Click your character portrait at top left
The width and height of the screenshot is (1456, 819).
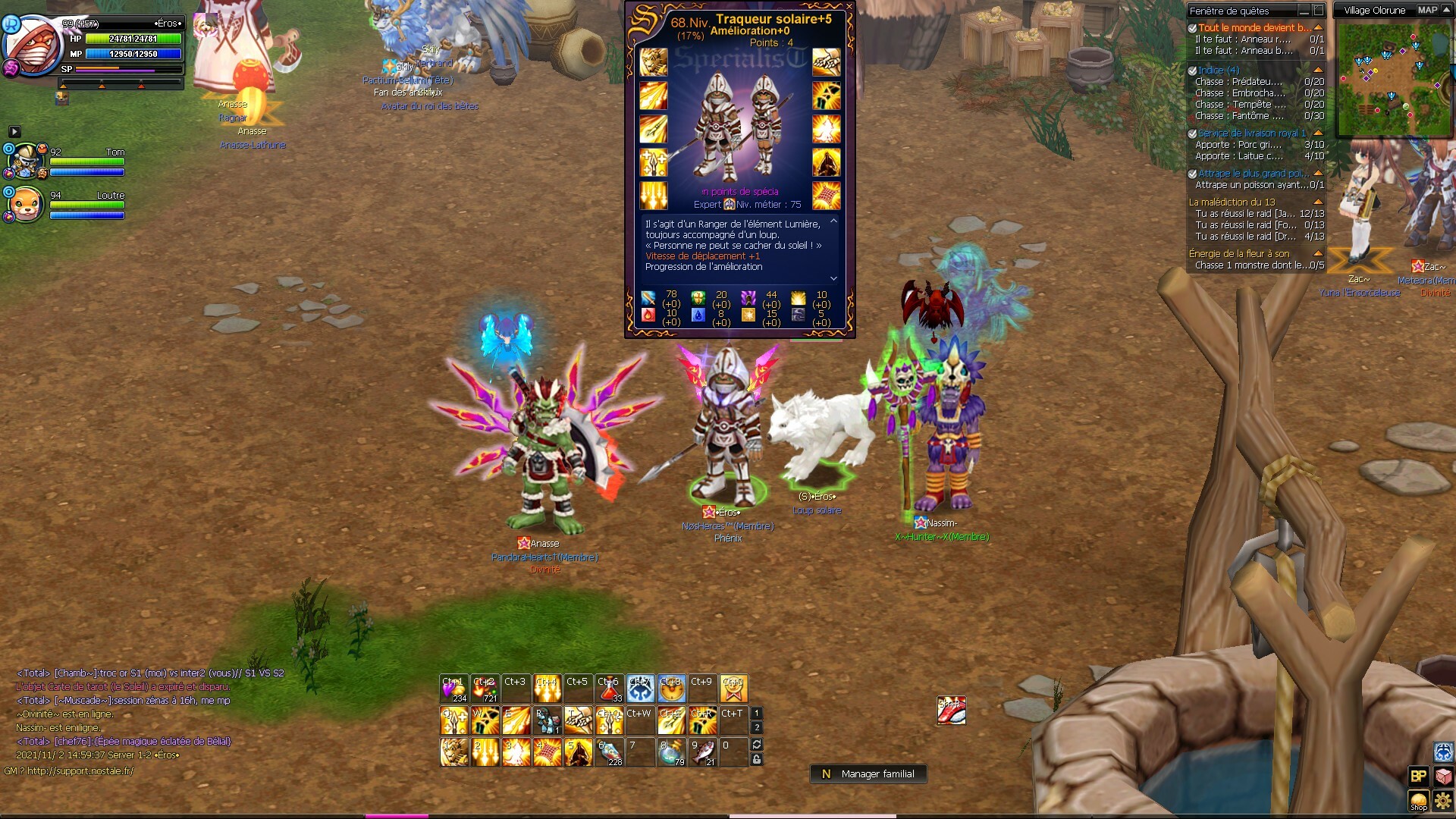(x=32, y=42)
